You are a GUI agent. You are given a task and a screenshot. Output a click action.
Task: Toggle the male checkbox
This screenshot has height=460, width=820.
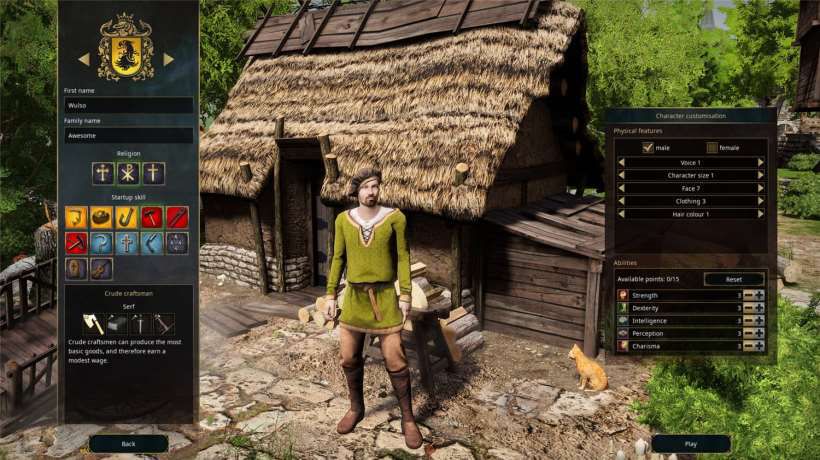pyautogui.click(x=648, y=148)
